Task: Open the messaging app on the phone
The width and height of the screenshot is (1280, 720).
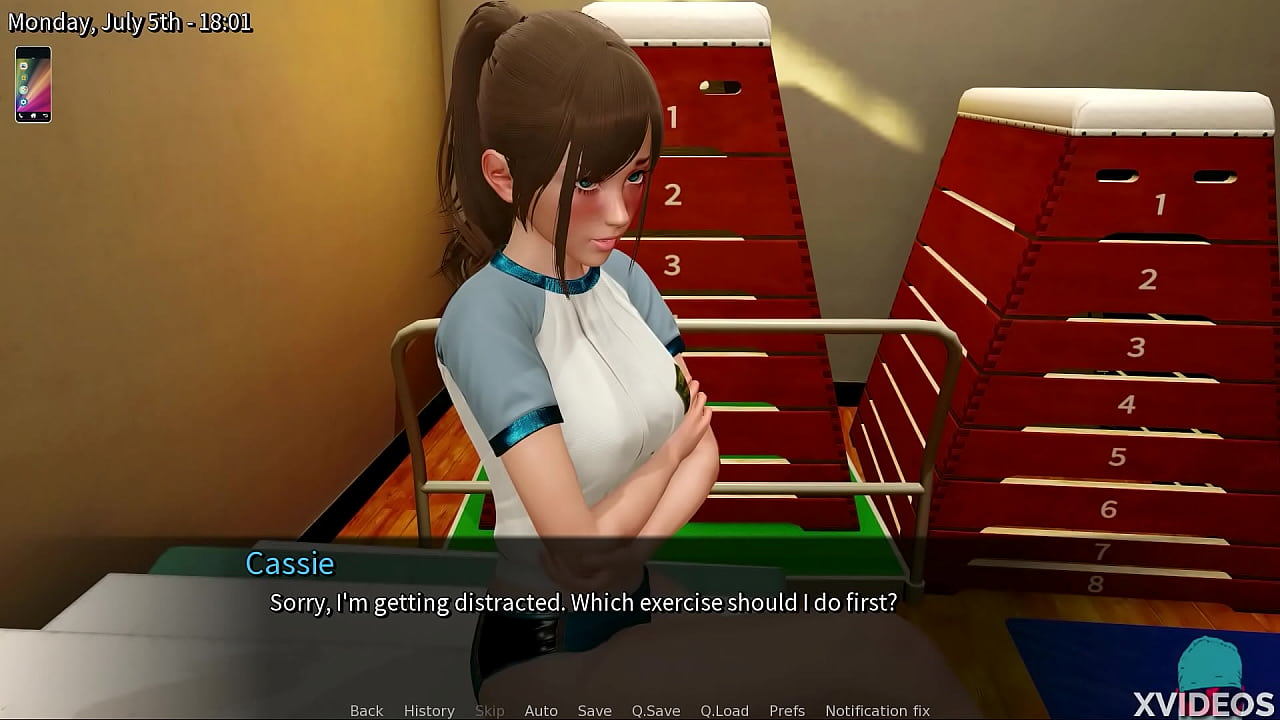Action: coord(23,66)
